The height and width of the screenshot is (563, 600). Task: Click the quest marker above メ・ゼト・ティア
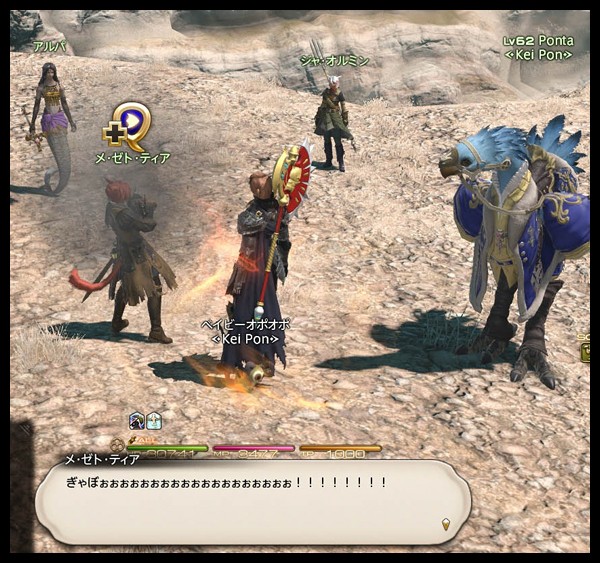point(130,127)
